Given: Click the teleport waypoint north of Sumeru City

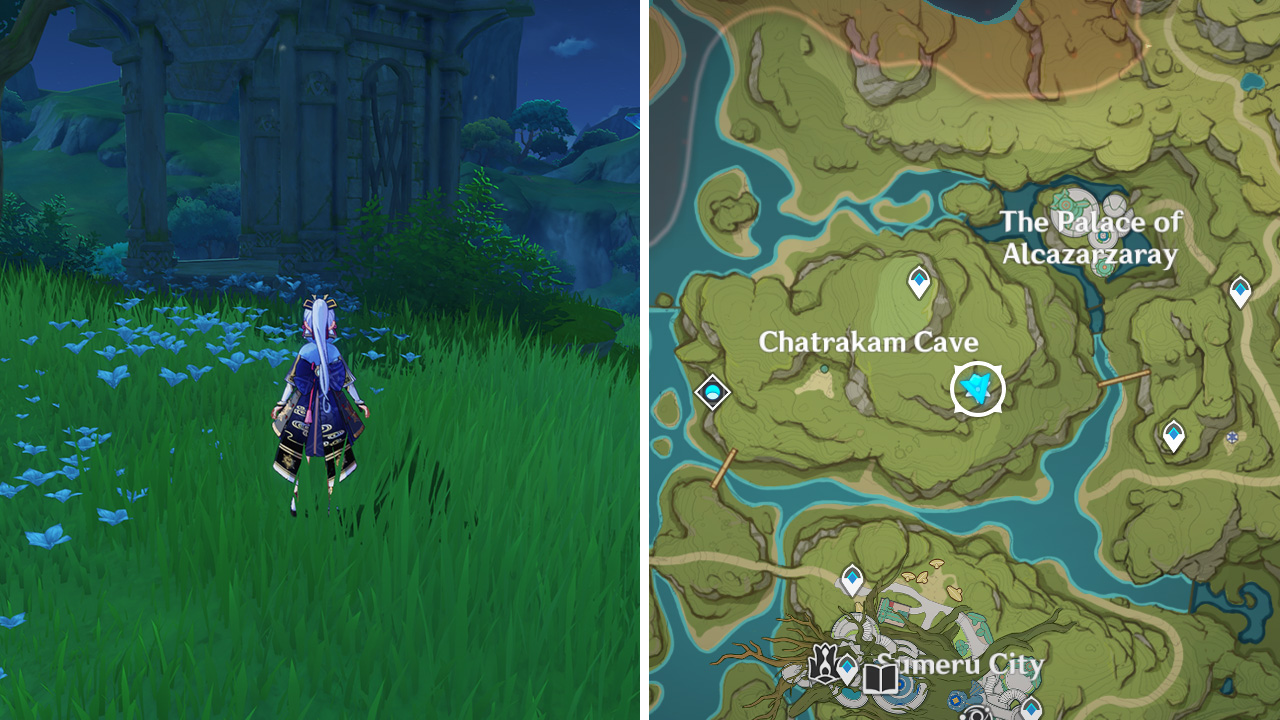Looking at the screenshot, I should [852, 578].
